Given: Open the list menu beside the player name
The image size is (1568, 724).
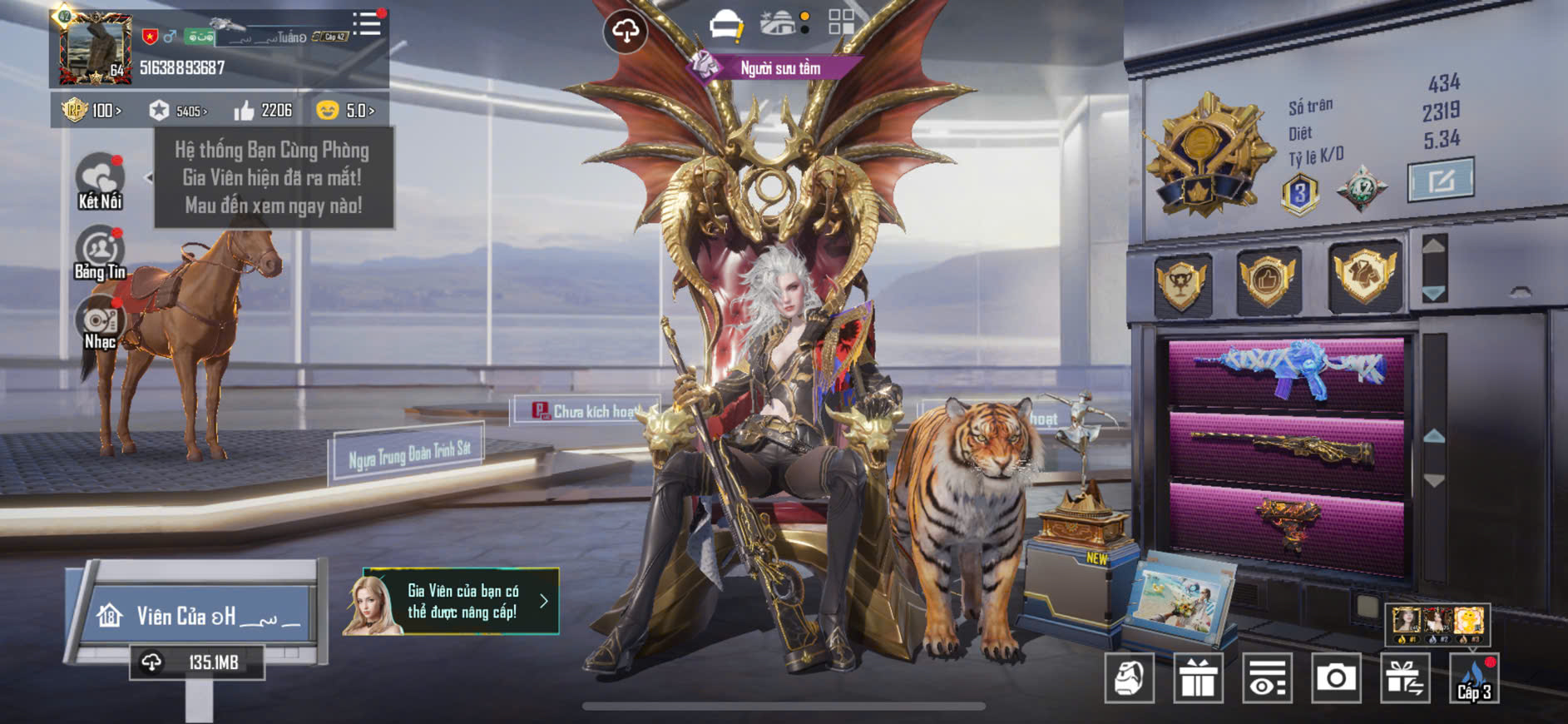Looking at the screenshot, I should (x=366, y=24).
